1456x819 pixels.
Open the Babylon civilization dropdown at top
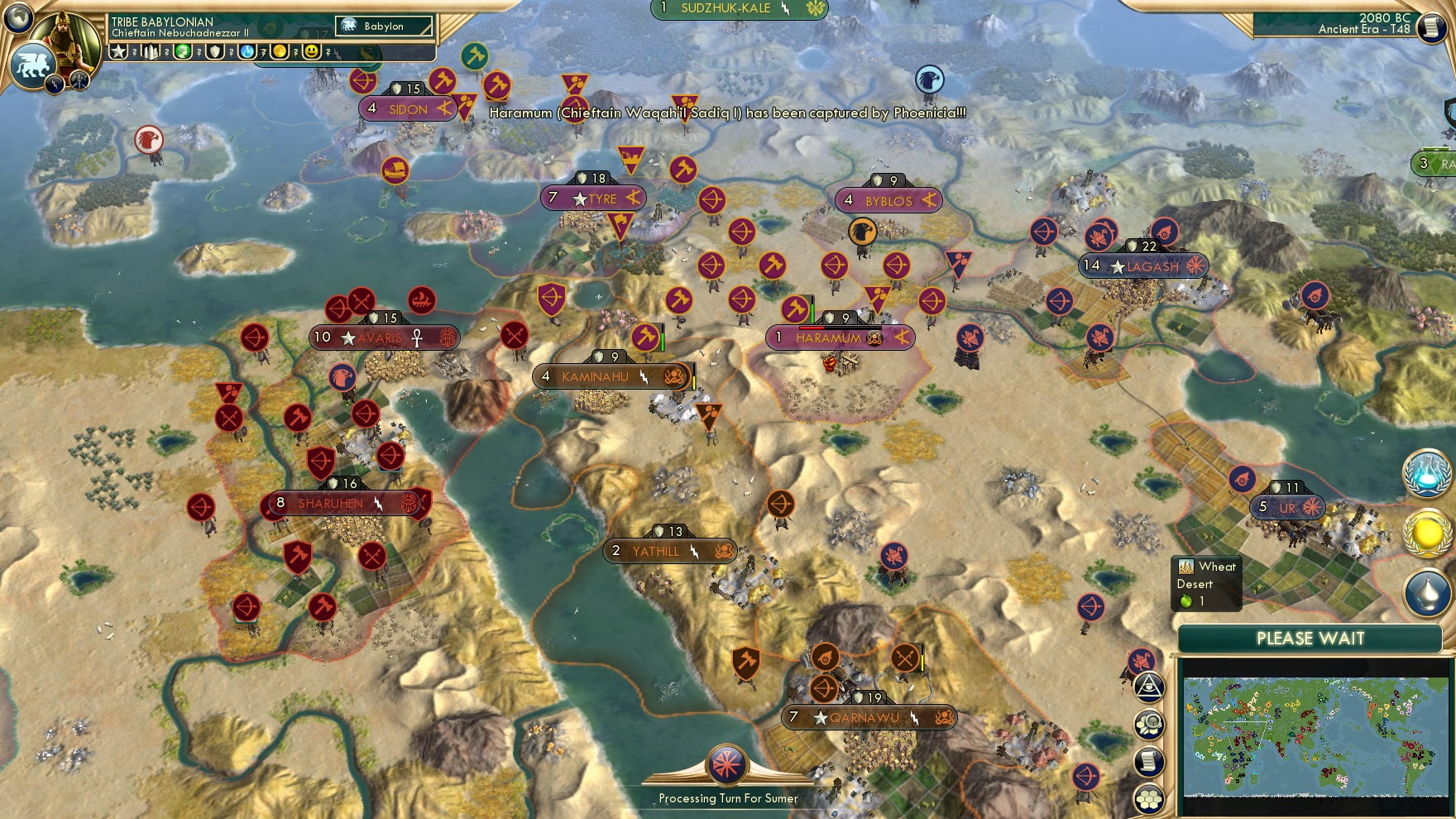tap(385, 26)
